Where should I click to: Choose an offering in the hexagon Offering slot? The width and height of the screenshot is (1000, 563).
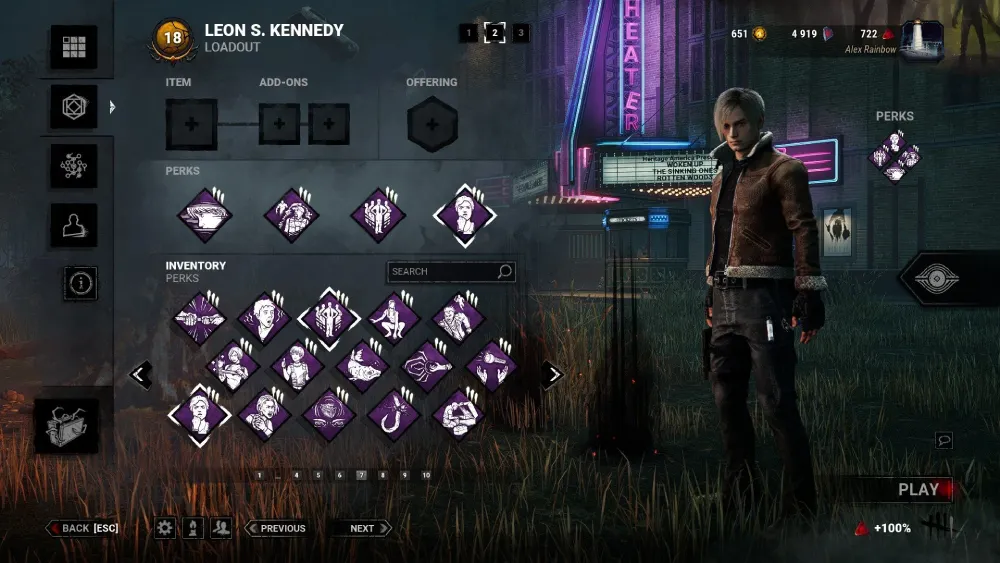[432, 125]
